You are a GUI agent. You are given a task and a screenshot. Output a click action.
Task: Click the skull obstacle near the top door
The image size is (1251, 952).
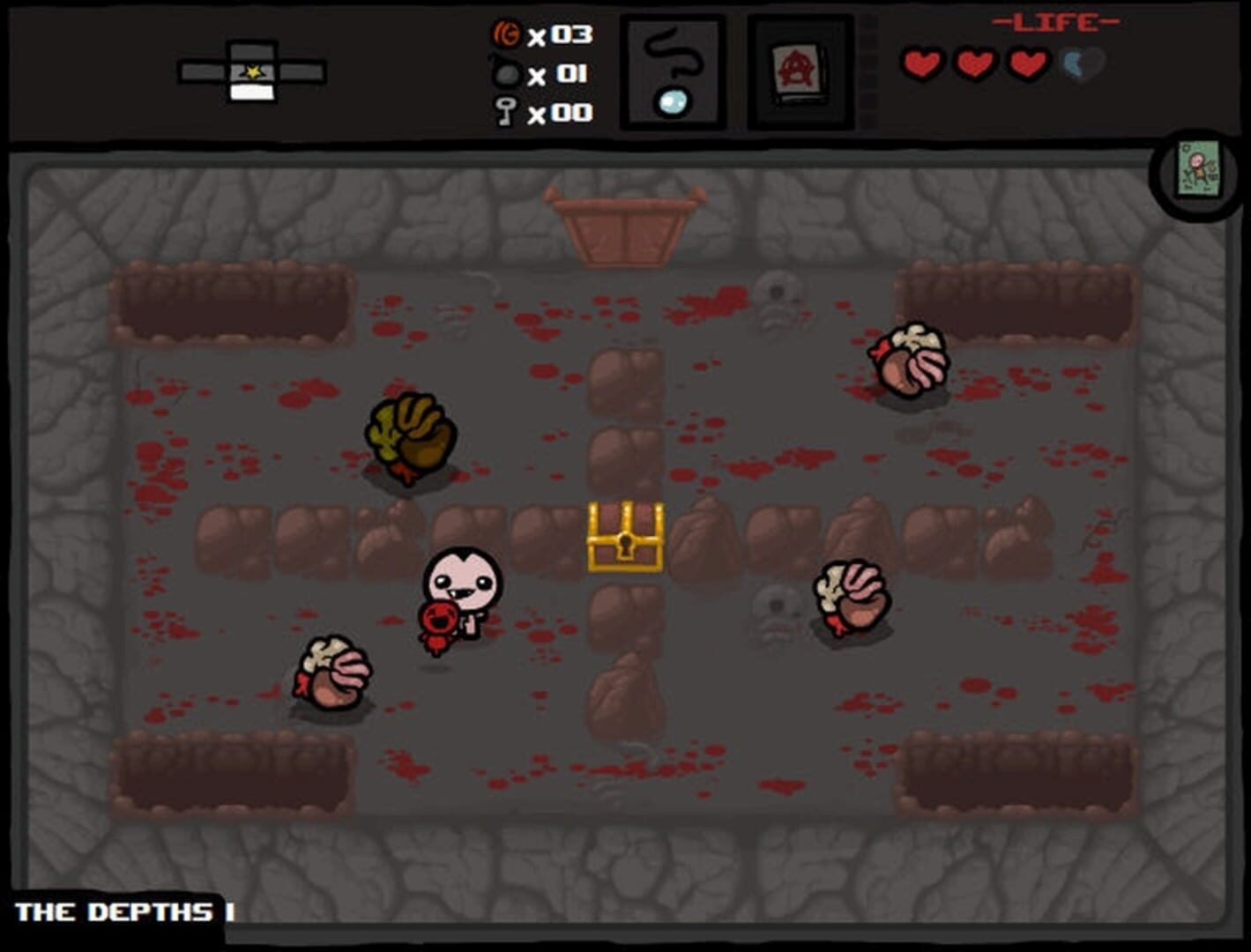click(773, 300)
